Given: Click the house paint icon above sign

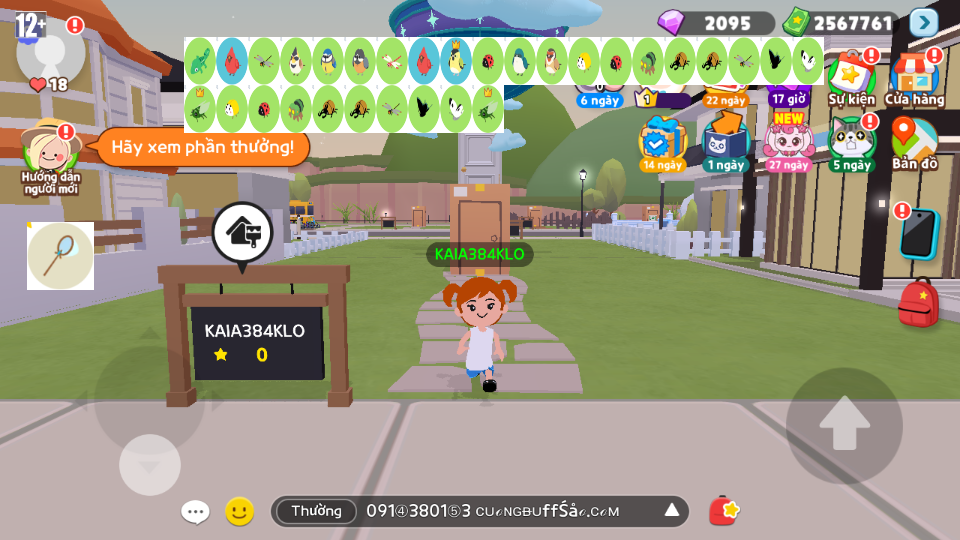Looking at the screenshot, I should (x=242, y=233).
